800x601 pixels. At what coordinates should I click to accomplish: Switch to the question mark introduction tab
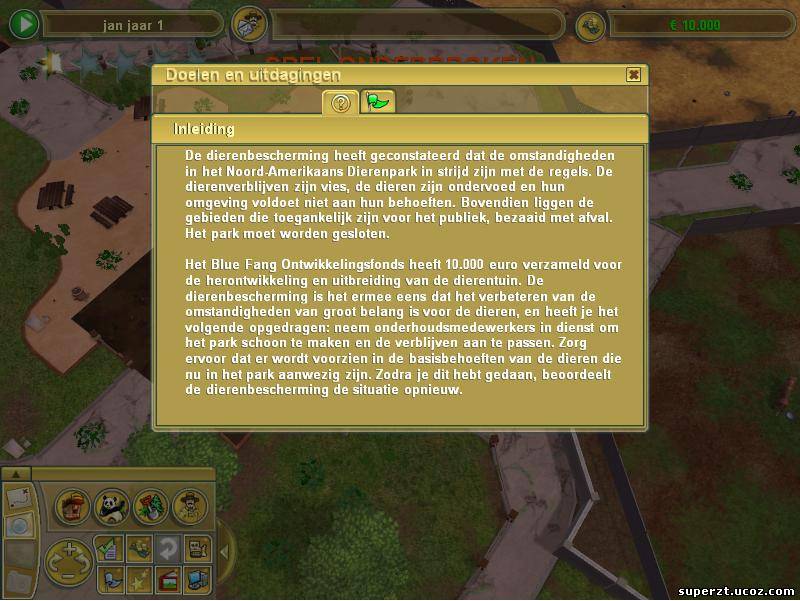tap(340, 102)
